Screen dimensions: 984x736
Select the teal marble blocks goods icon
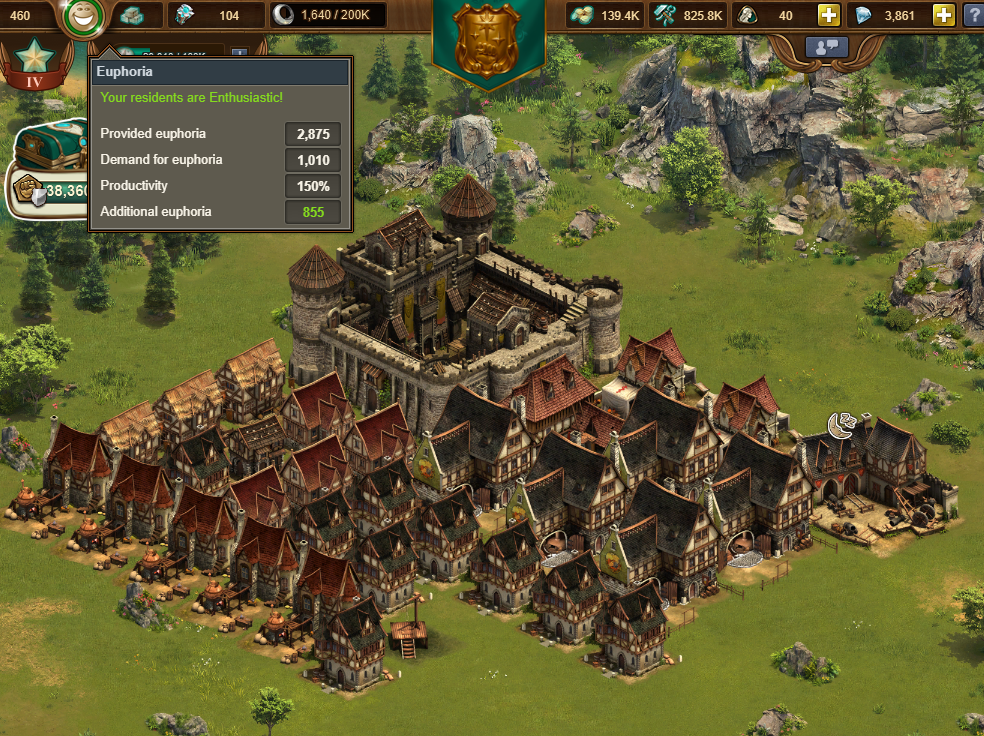pyautogui.click(x=132, y=15)
